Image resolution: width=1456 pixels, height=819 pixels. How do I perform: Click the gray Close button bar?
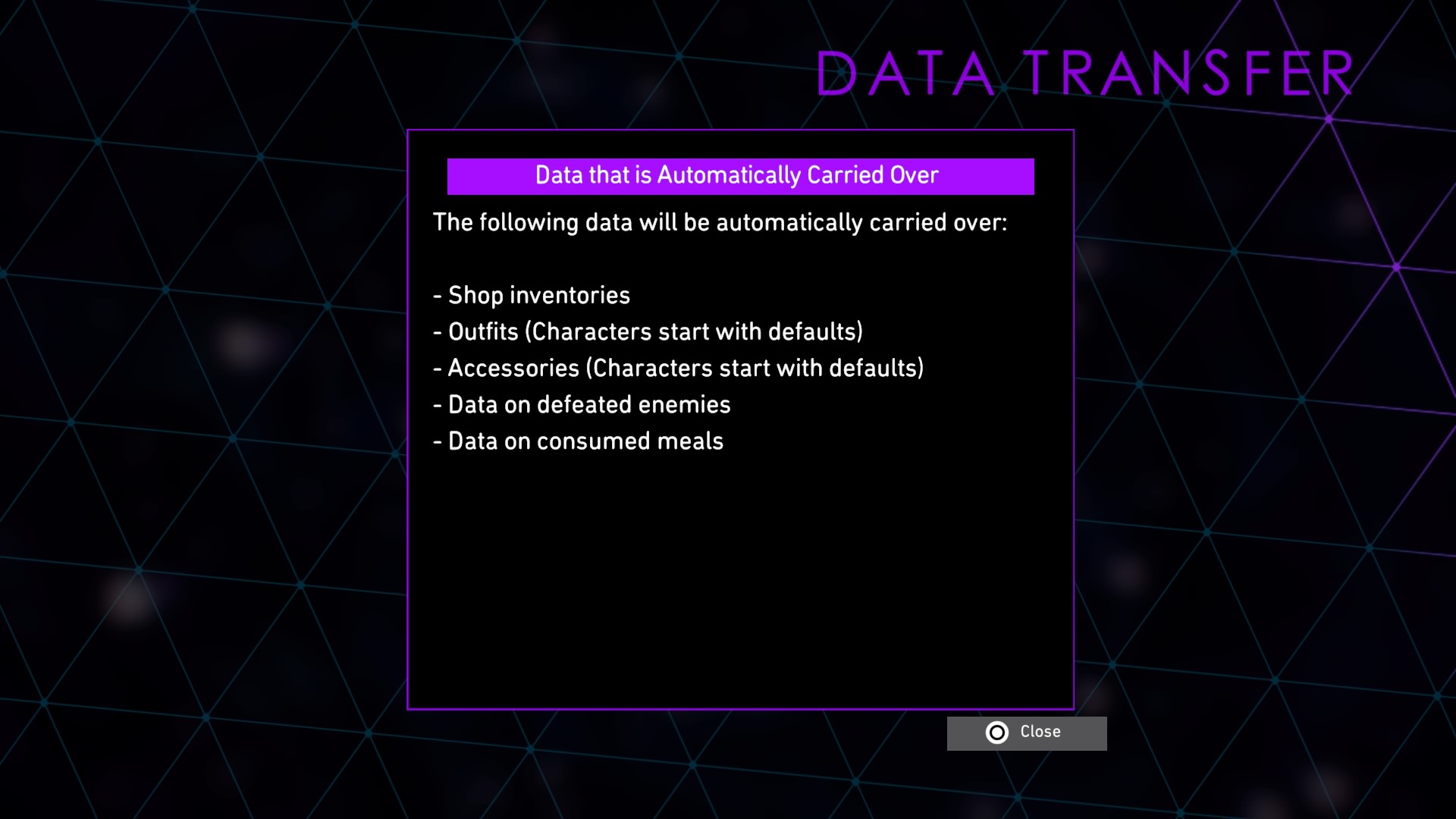pyautogui.click(x=1027, y=733)
